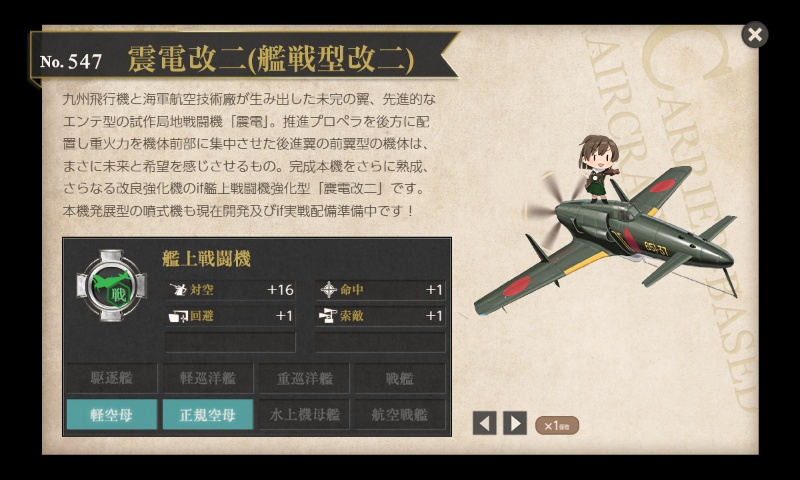This screenshot has width=800, height=480.
Task: Click the 軽巡洋艦 ship type tile
Action: 207,378
